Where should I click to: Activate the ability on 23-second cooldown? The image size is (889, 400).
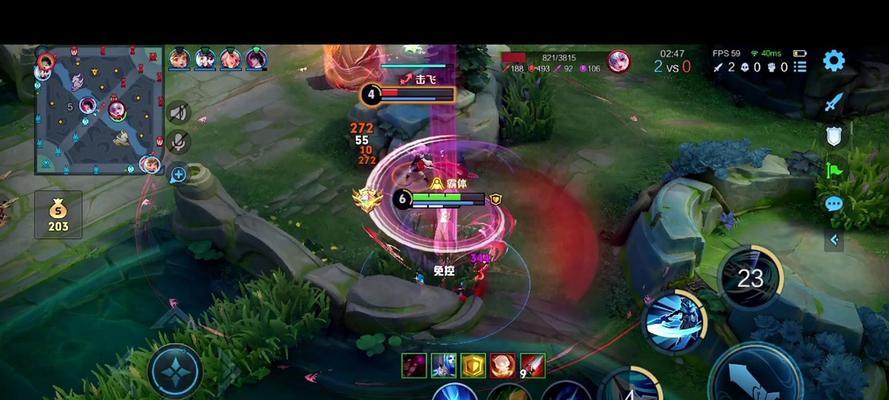[750, 277]
